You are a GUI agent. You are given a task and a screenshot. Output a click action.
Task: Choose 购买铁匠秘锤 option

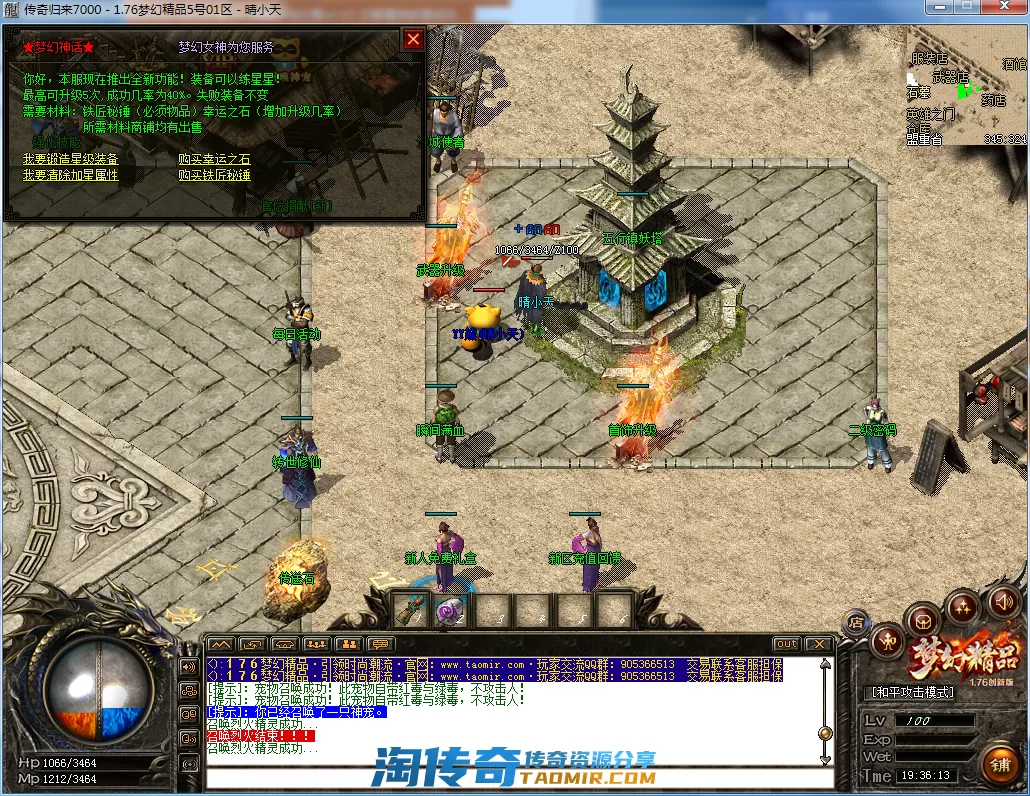pyautogui.click(x=214, y=175)
